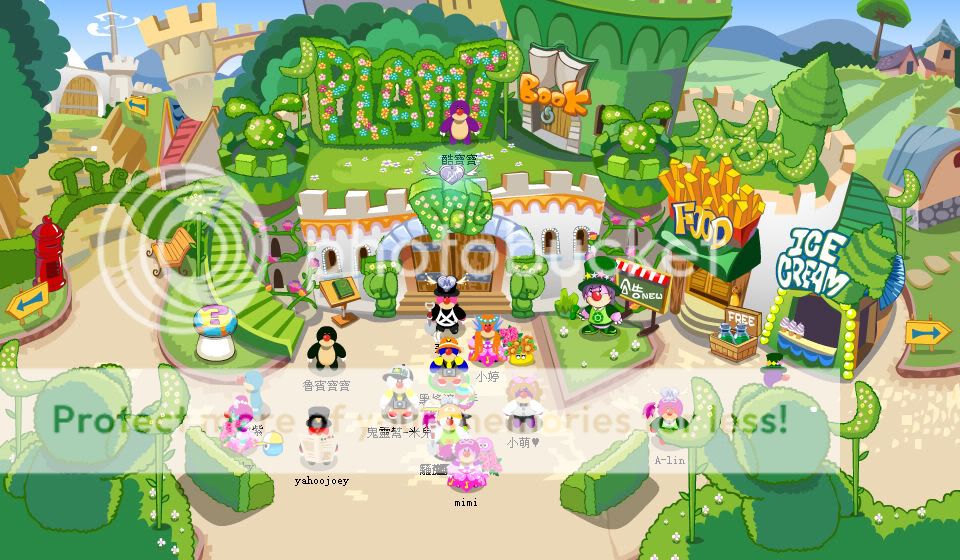
Task: Follow the right arrow sign past the Ice Cream shop
Action: click(928, 332)
